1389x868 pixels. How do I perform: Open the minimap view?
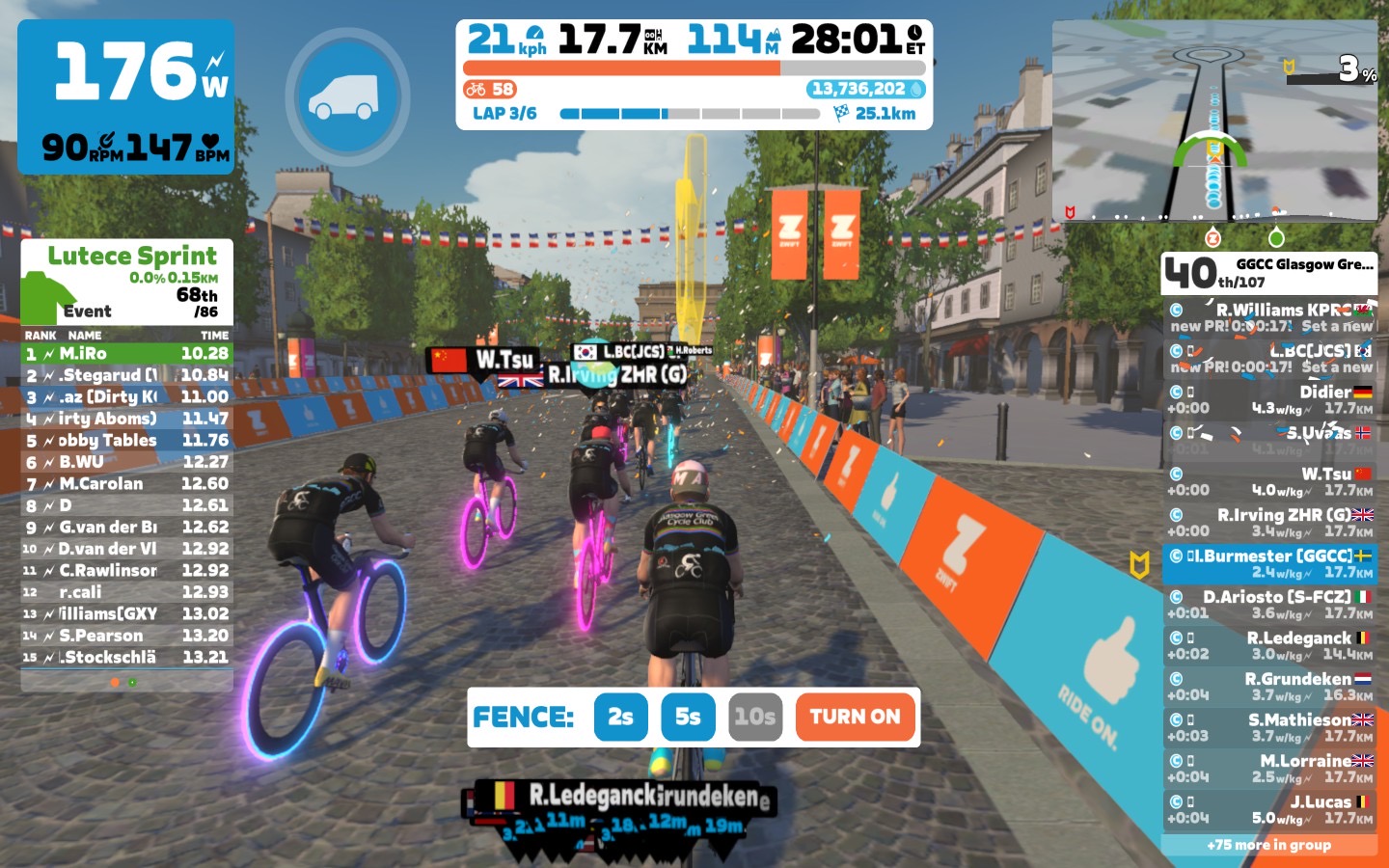point(1214,121)
